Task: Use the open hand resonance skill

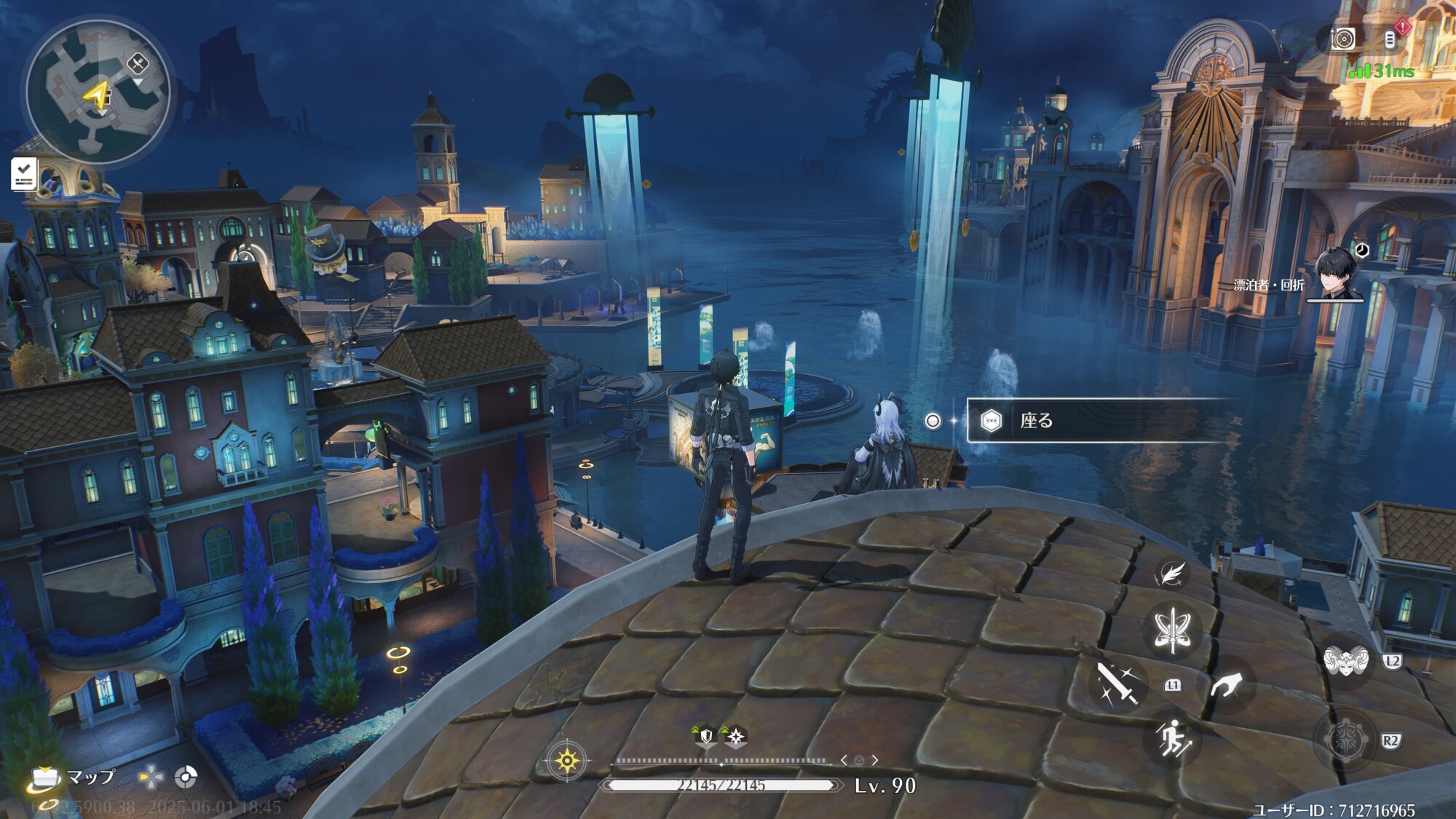Action: click(1227, 686)
